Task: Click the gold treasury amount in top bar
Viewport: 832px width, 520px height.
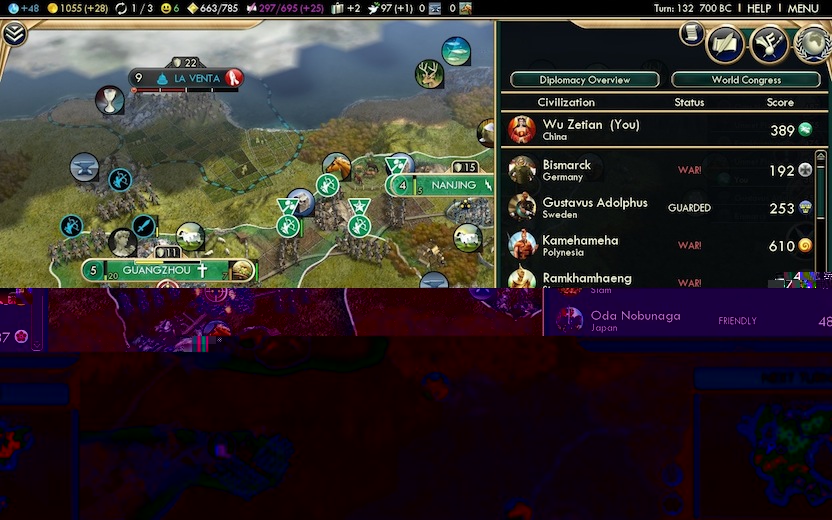Action: tap(78, 8)
